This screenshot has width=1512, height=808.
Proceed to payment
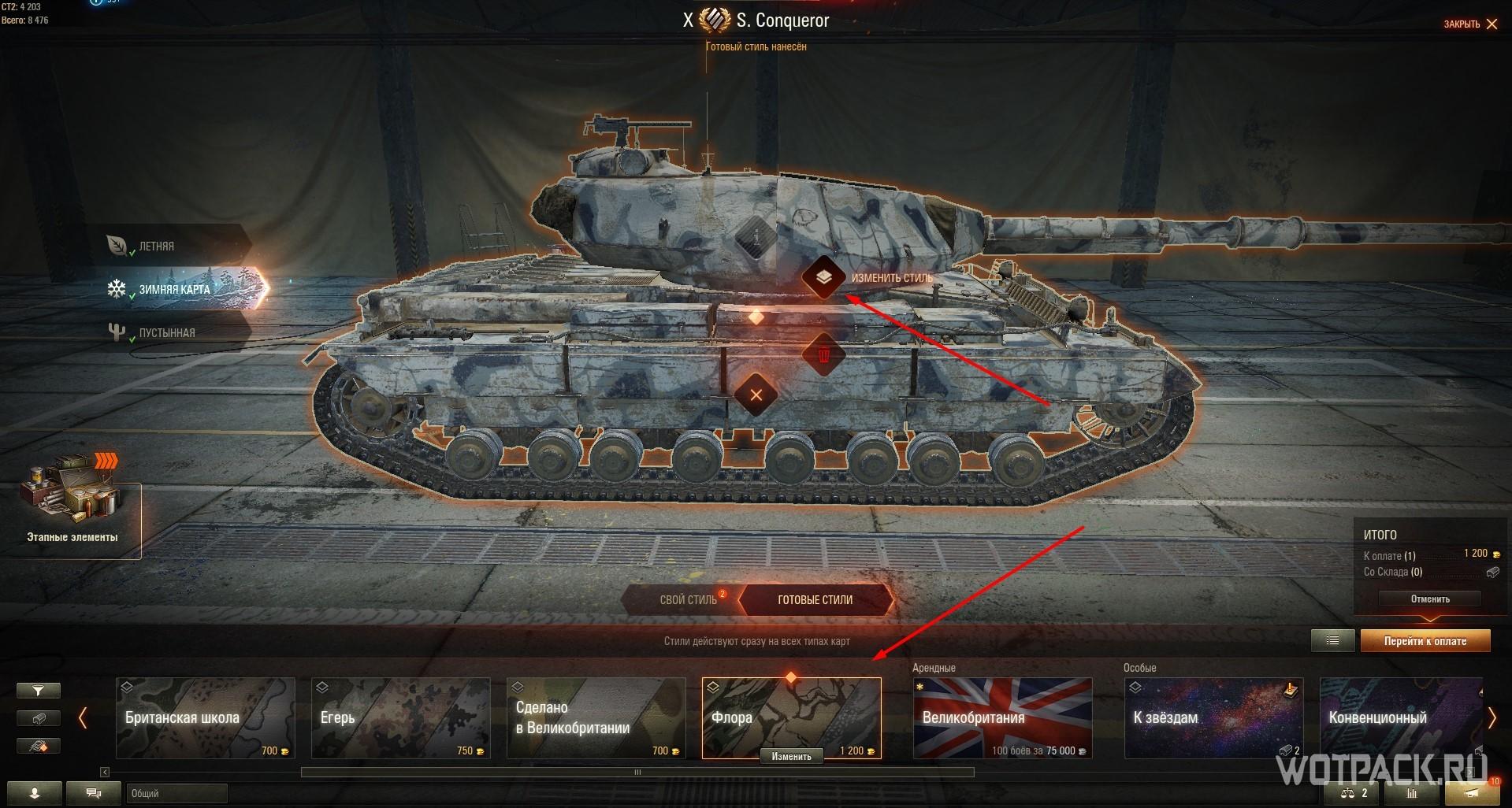coord(1425,641)
